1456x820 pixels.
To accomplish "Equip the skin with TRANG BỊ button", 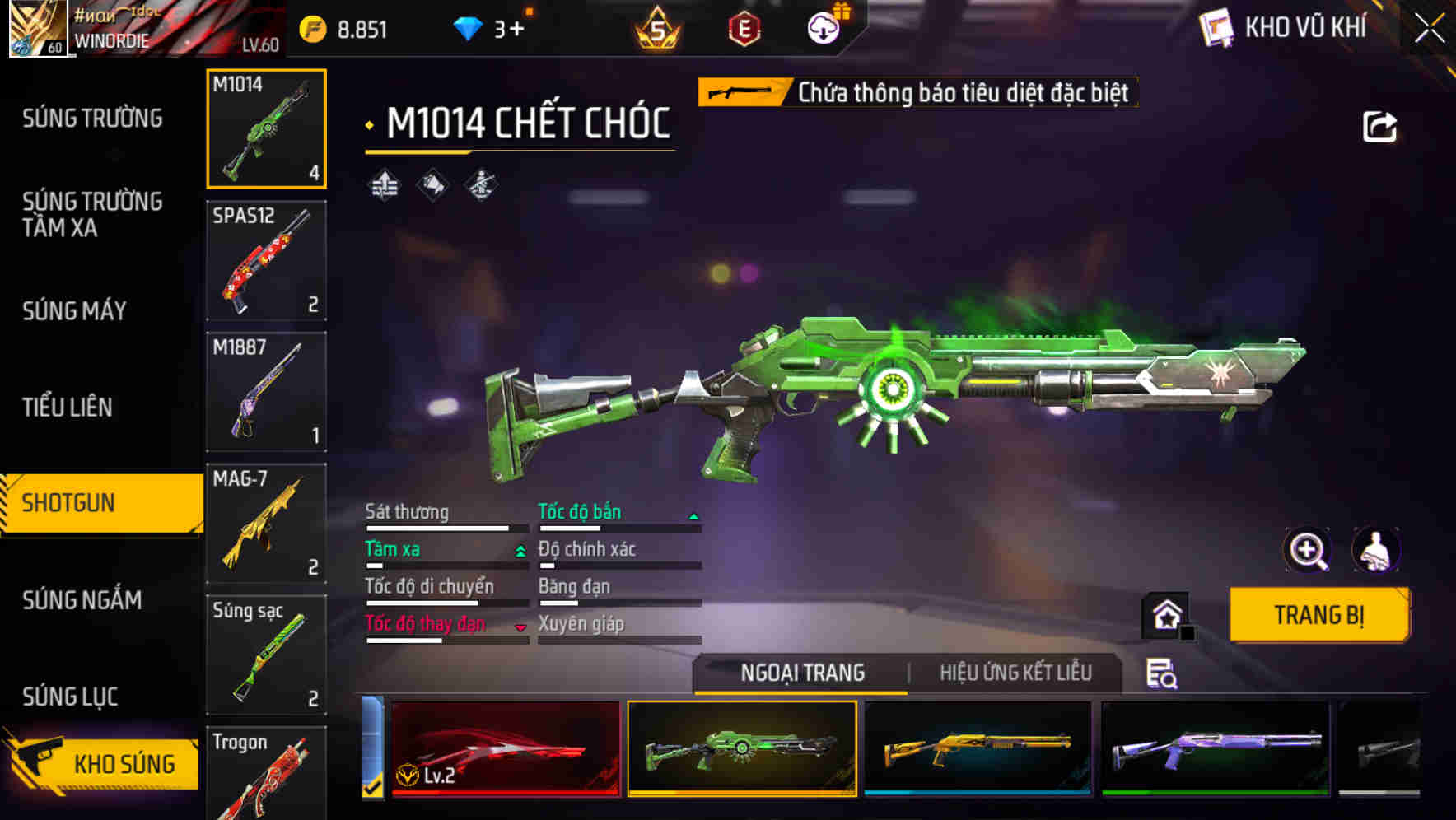I will click(1318, 615).
